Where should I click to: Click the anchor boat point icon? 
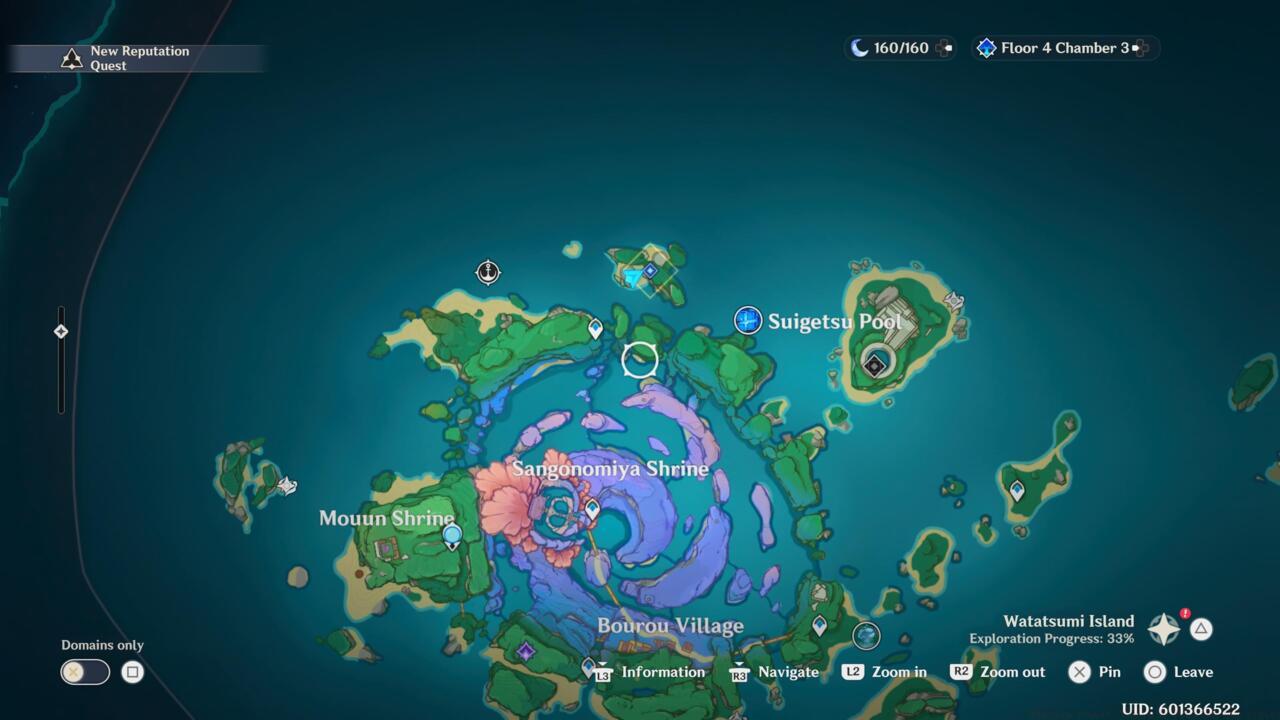click(x=488, y=272)
